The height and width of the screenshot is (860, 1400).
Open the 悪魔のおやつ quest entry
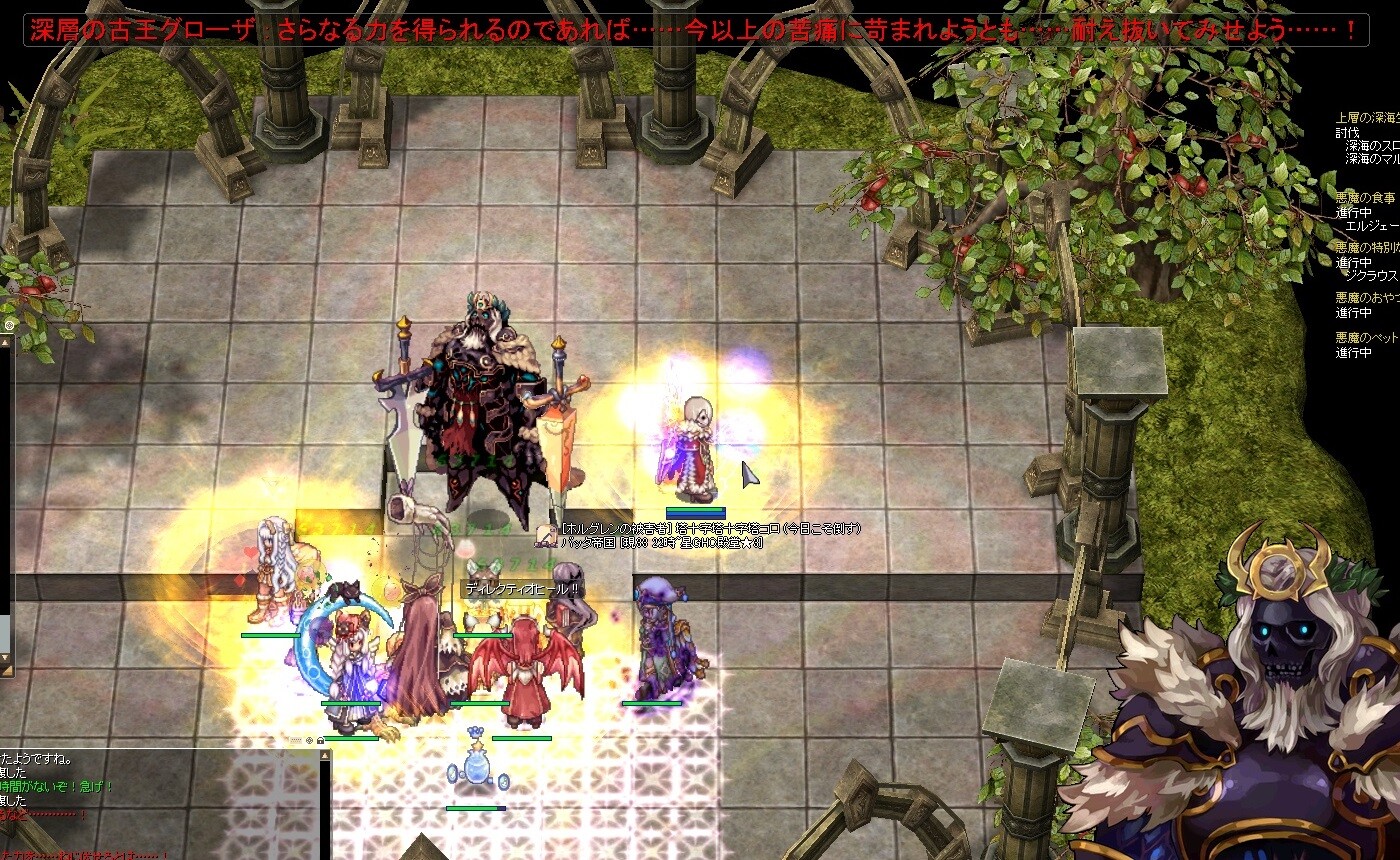pos(1367,297)
